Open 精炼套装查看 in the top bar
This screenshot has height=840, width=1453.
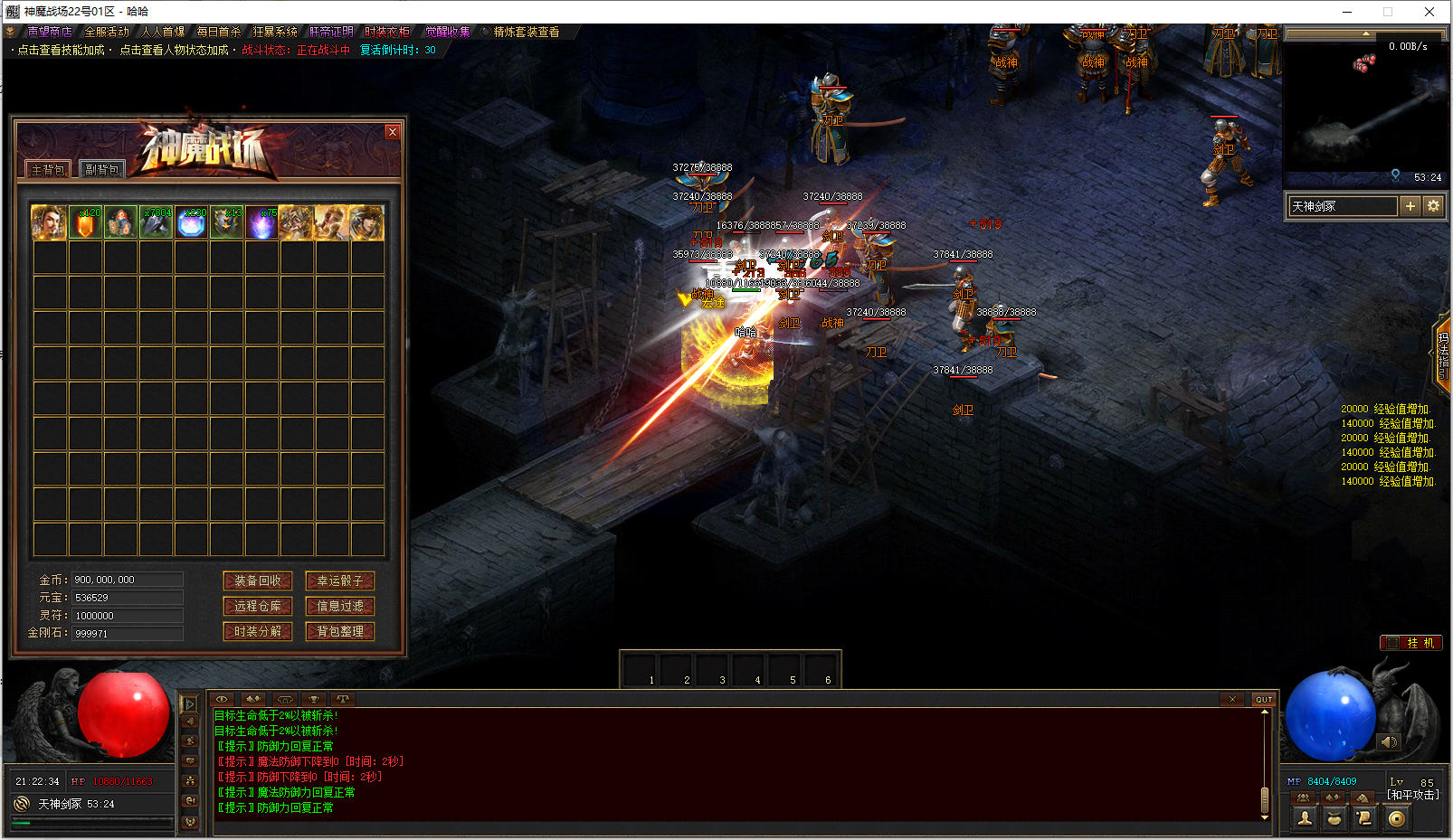526,32
